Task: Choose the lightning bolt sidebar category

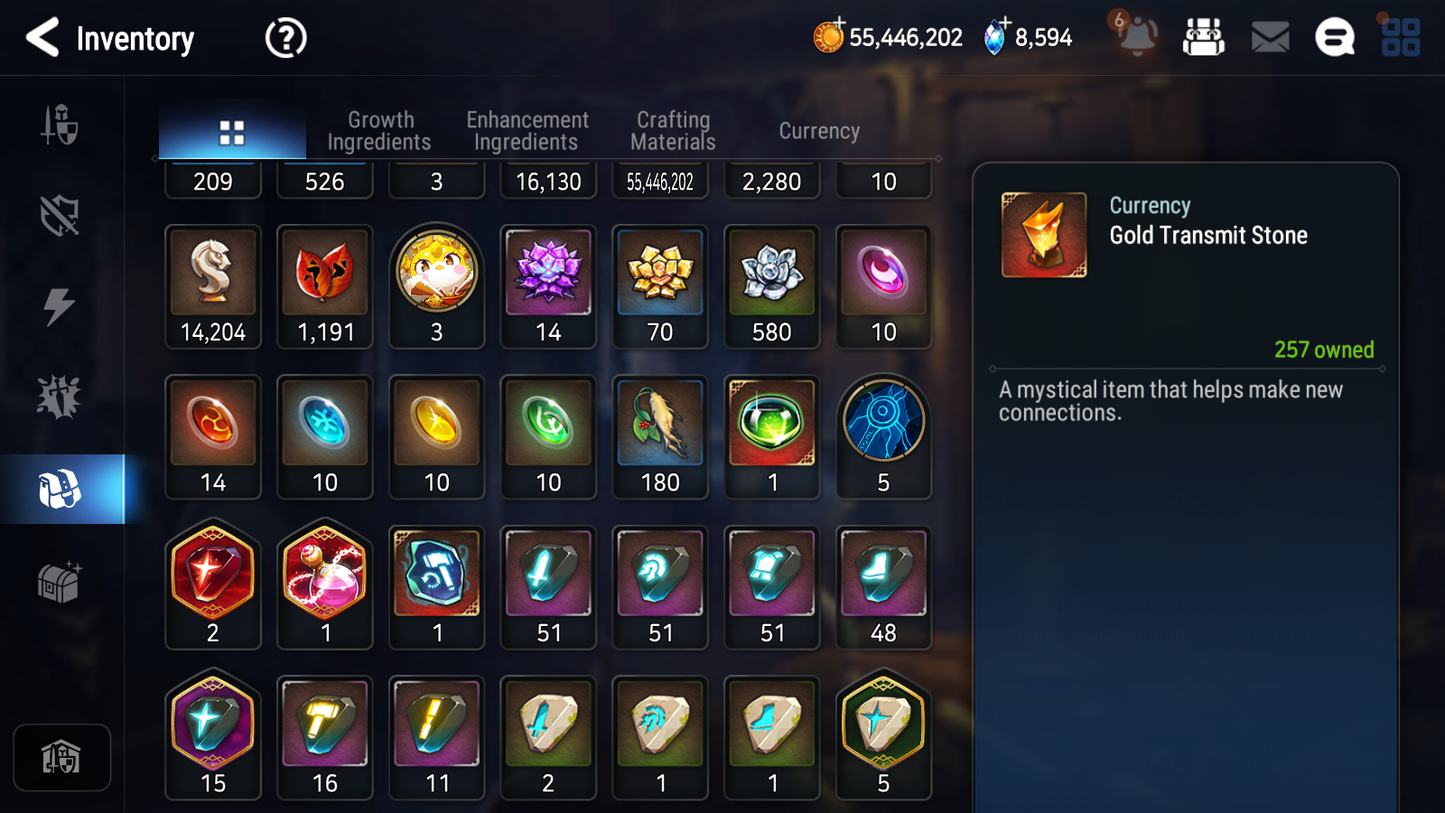Action: [x=60, y=306]
